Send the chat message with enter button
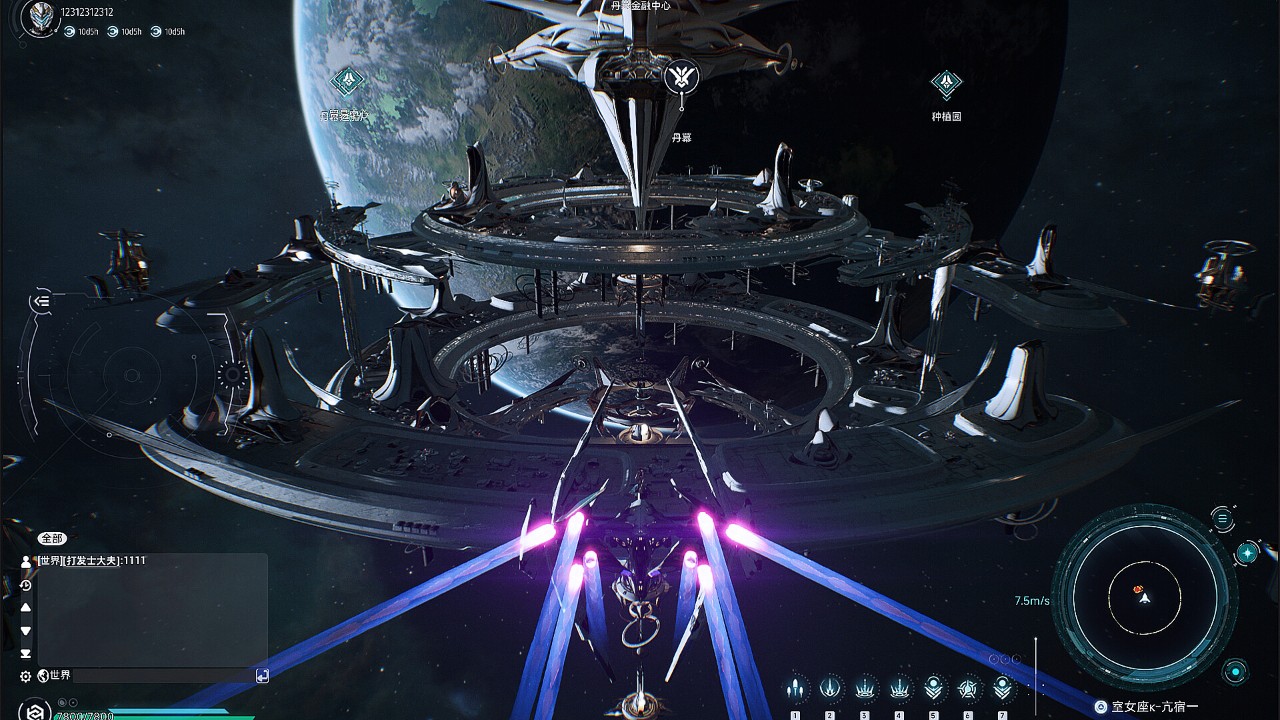The image size is (1280, 720). tap(262, 676)
